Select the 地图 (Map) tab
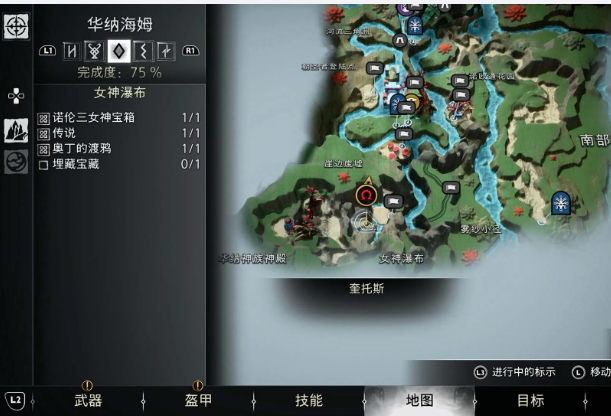Screen dimensions: 611x416 [419, 401]
